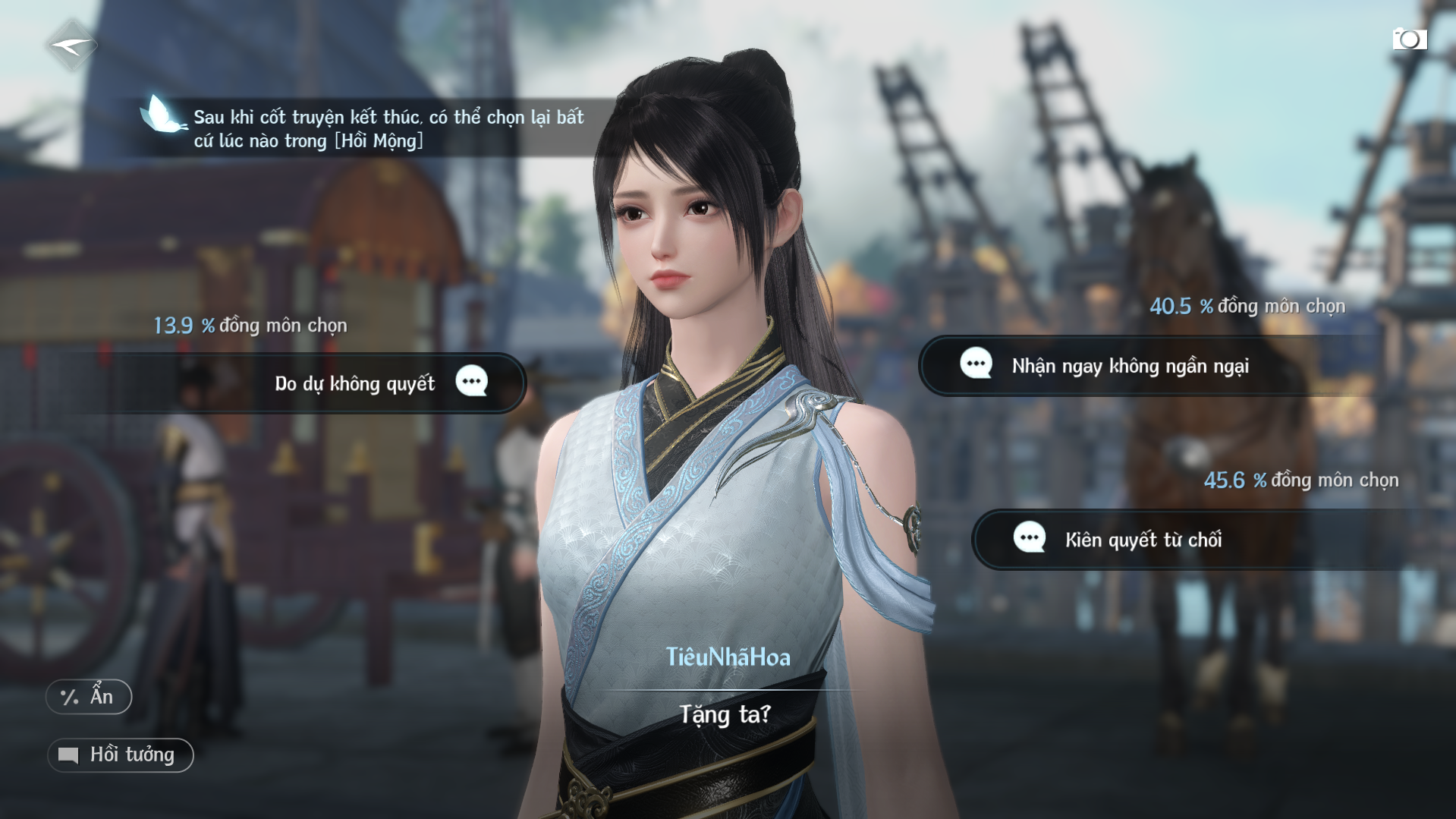Image resolution: width=1456 pixels, height=819 pixels.
Task: Go back using the arrow button
Action: 71,46
